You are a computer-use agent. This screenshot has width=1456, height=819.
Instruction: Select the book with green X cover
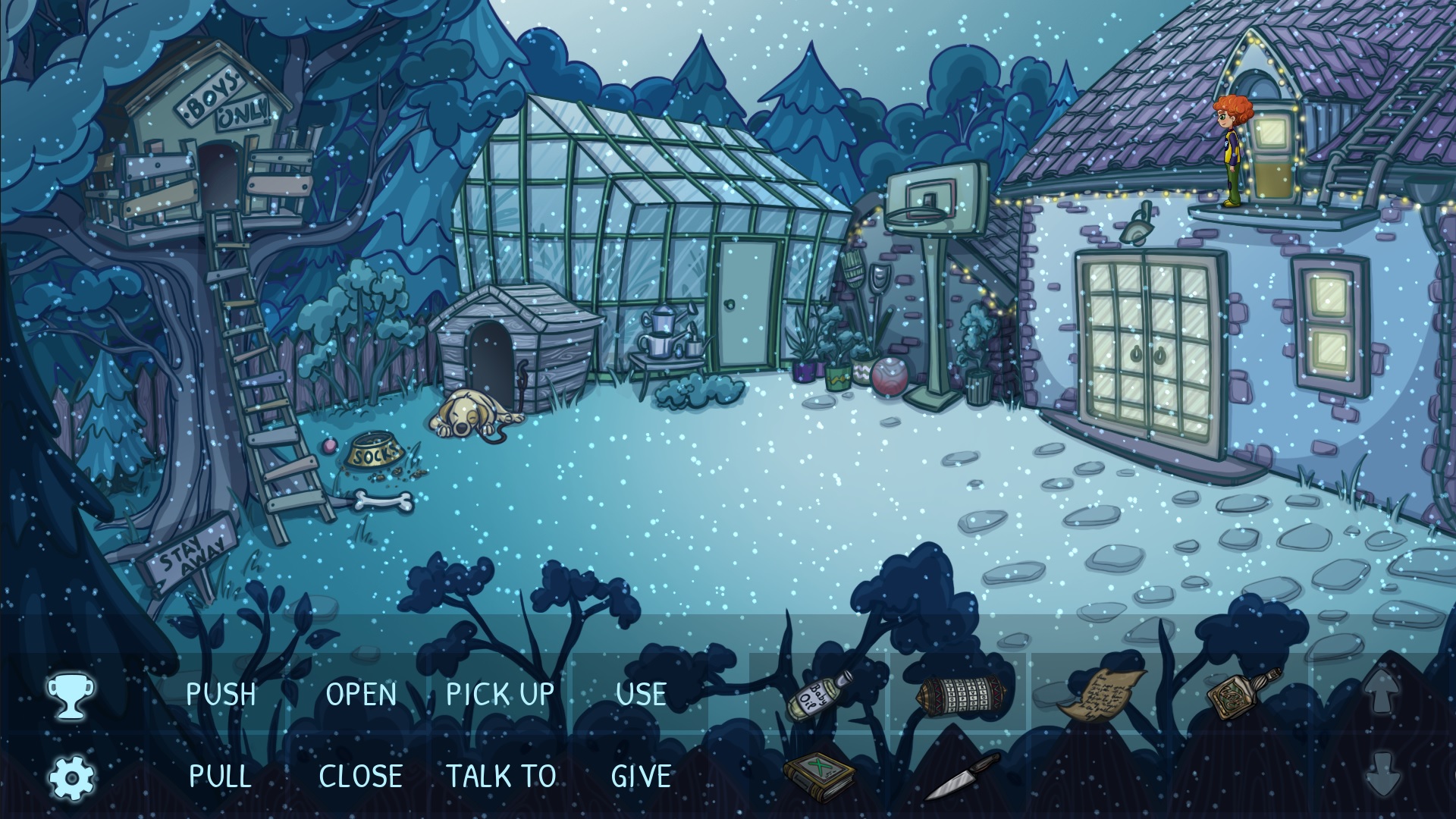click(x=819, y=775)
